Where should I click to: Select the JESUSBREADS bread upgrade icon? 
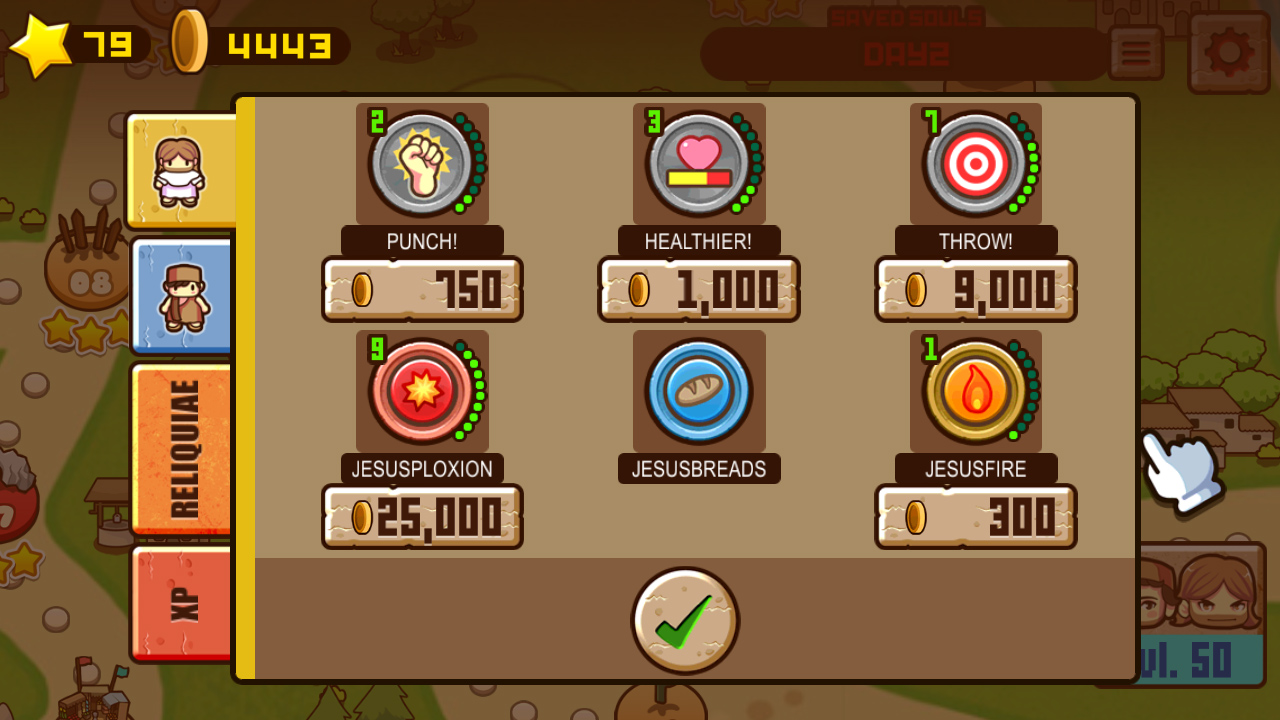click(x=698, y=390)
